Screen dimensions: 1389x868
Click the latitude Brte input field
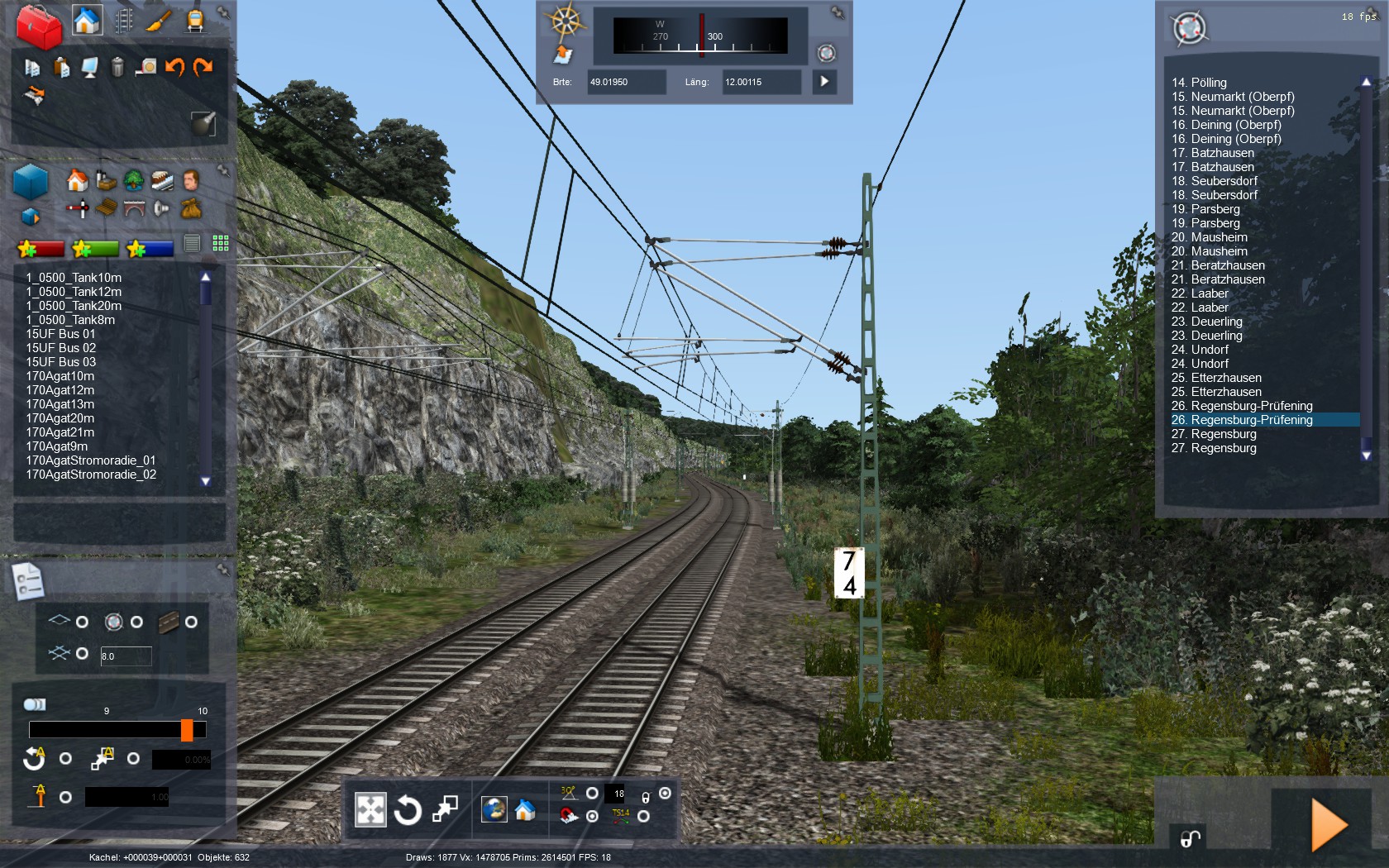click(x=626, y=82)
